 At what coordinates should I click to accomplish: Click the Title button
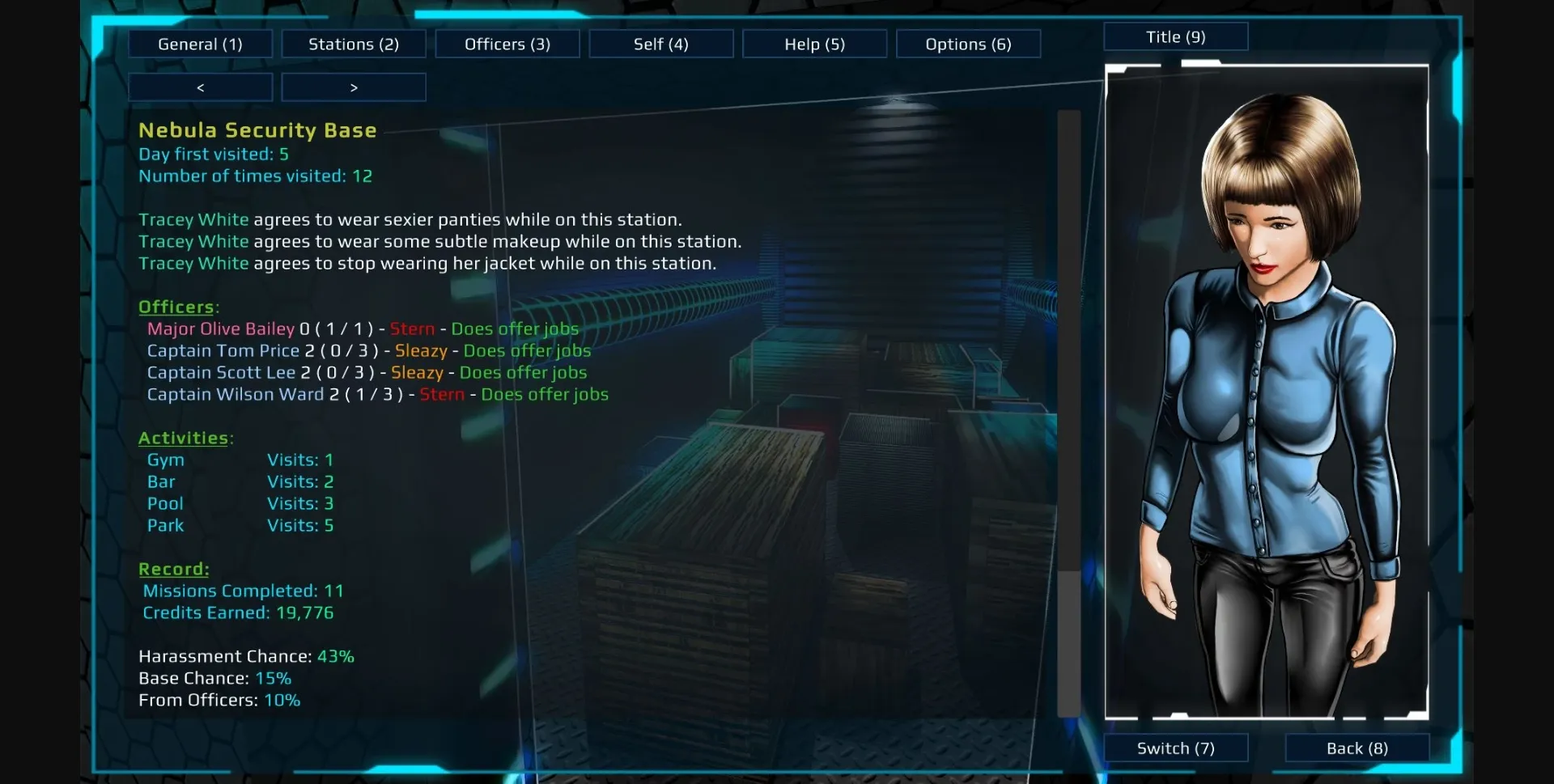(1175, 36)
